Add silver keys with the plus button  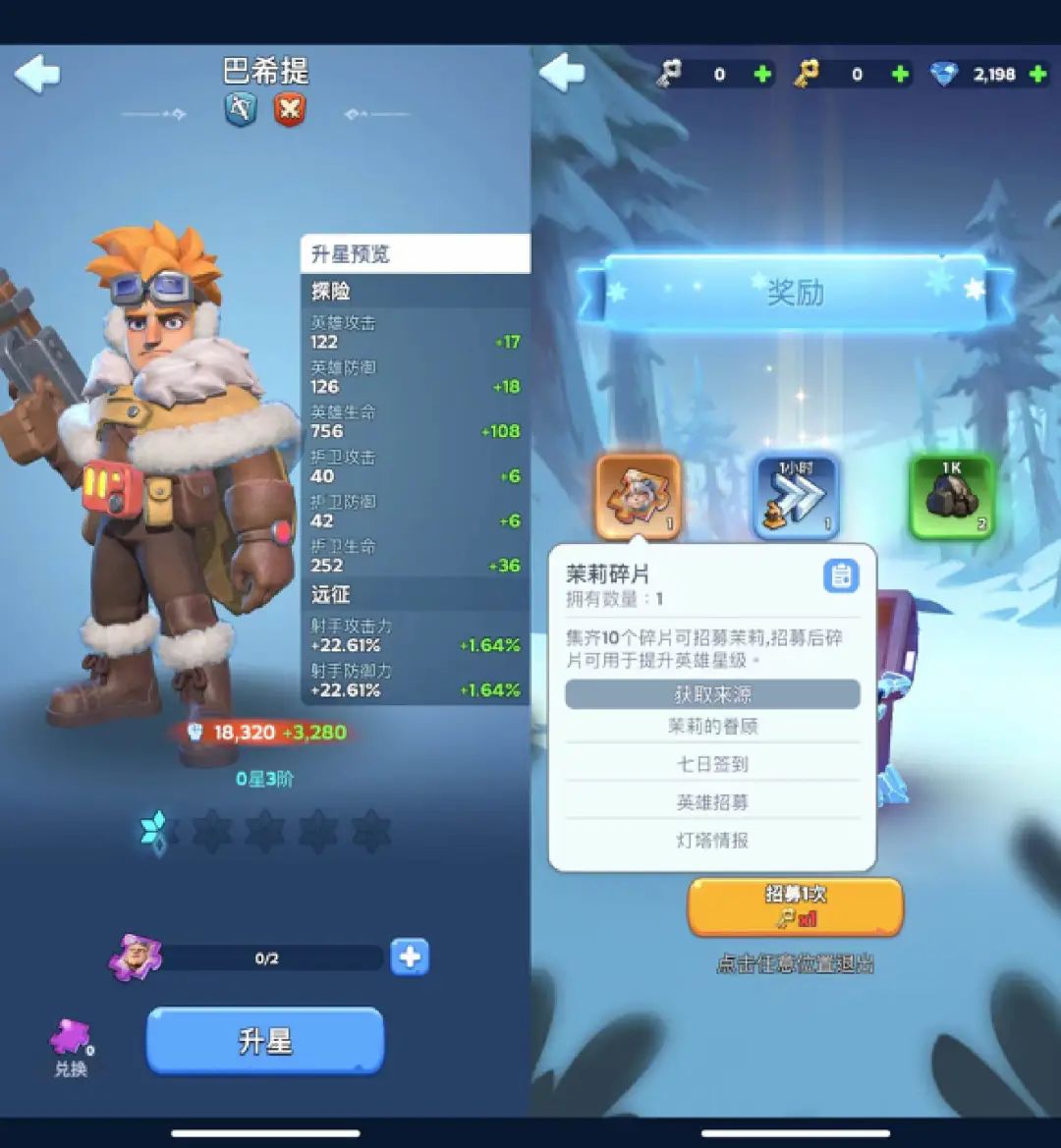(x=762, y=75)
